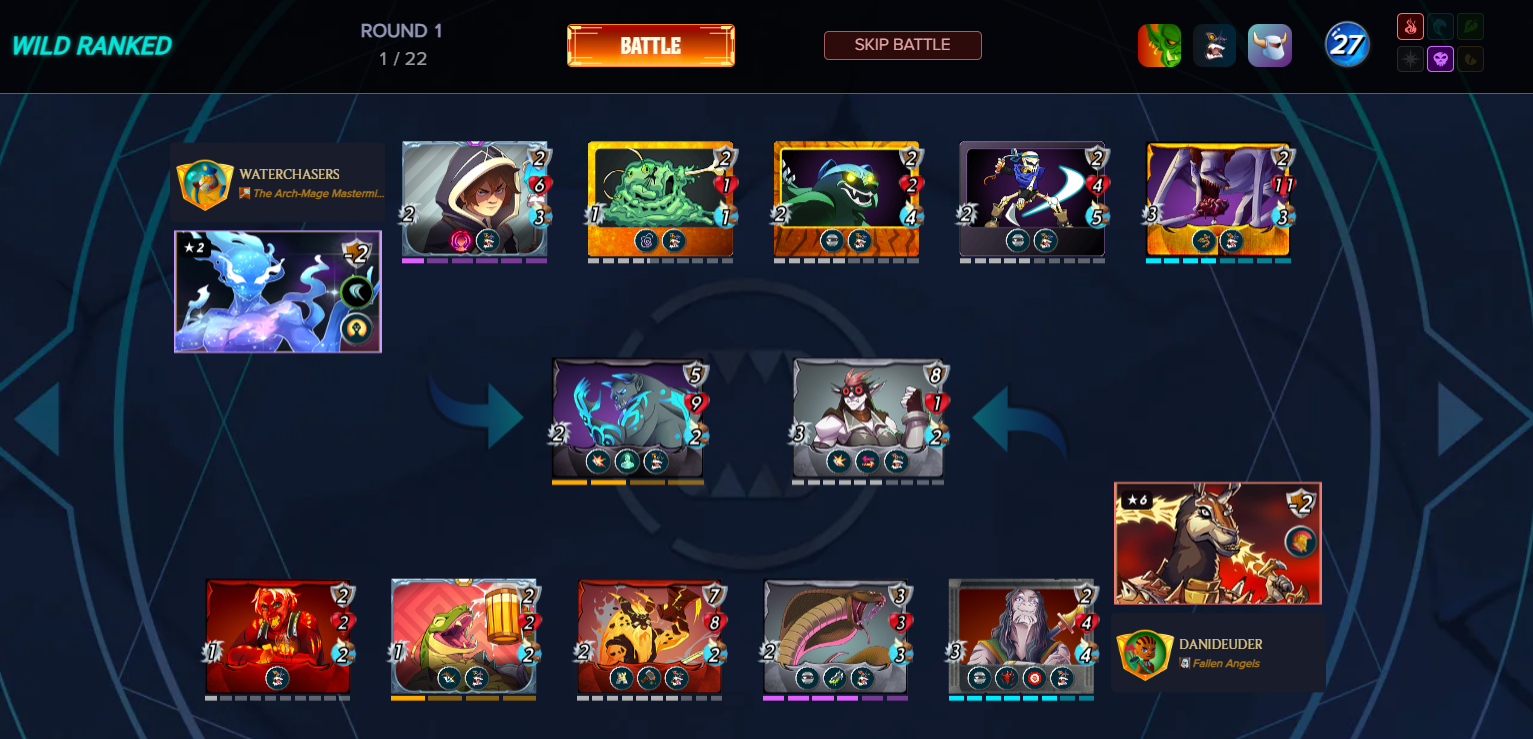This screenshot has height=739, width=1533.
Task: Select the horned helmet ruleset icon
Action: 1269,46
